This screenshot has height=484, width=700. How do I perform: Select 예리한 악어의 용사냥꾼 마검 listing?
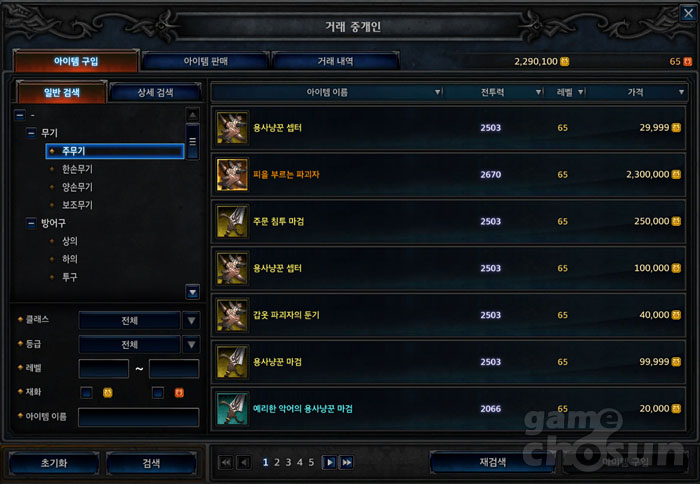(452, 409)
